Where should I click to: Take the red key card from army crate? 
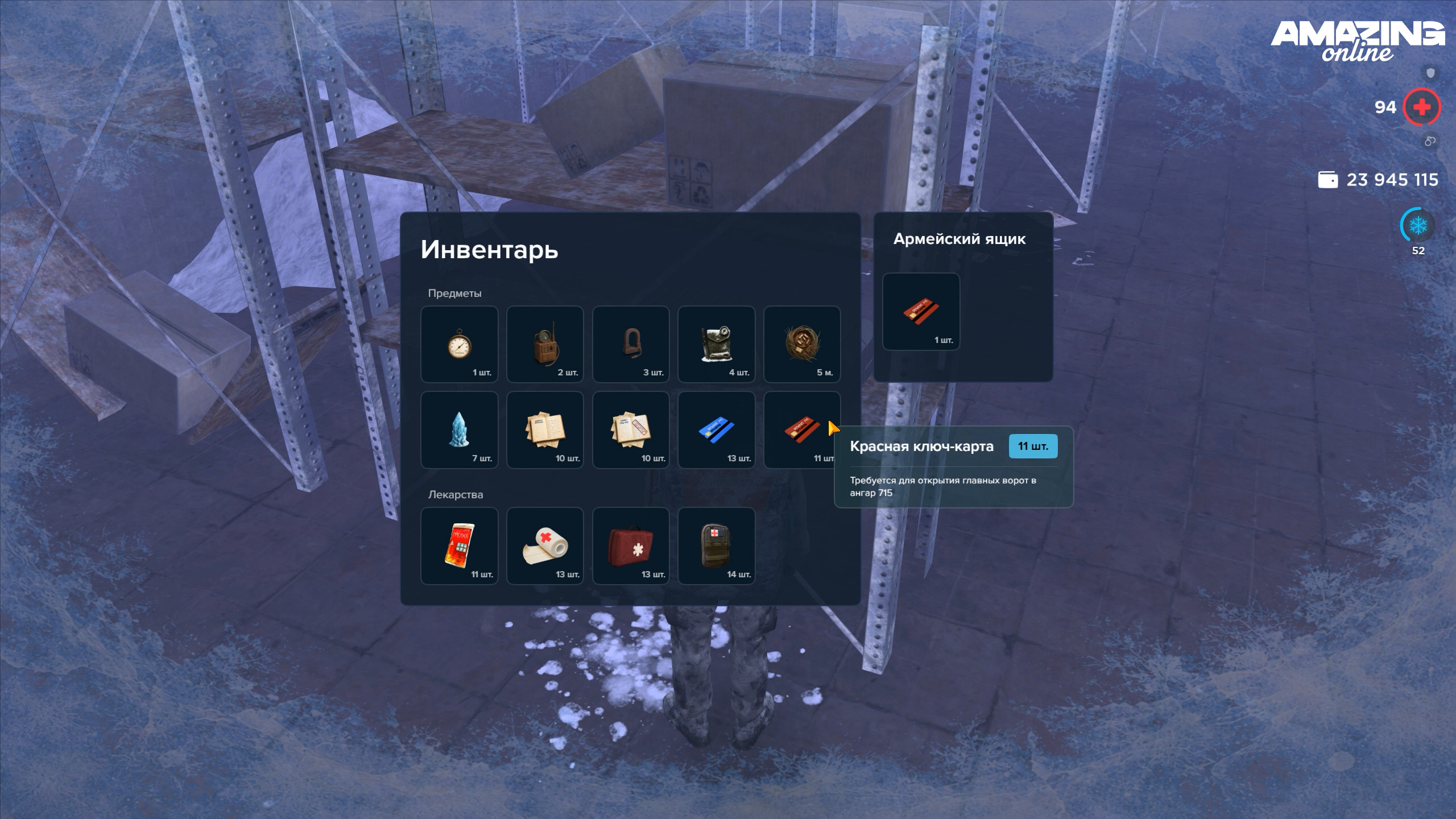coord(921,312)
